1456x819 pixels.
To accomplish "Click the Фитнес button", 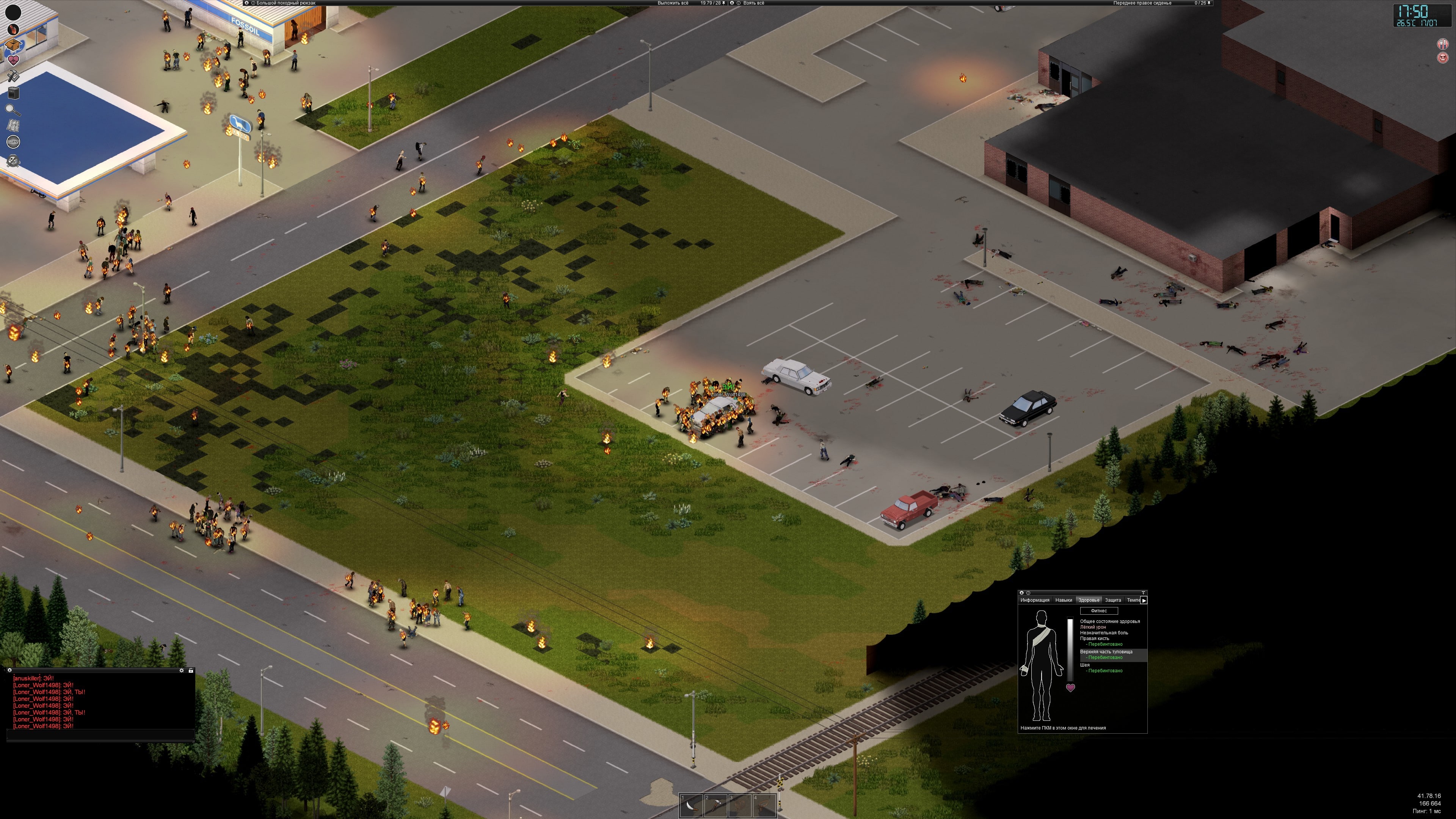I will coord(1099,611).
